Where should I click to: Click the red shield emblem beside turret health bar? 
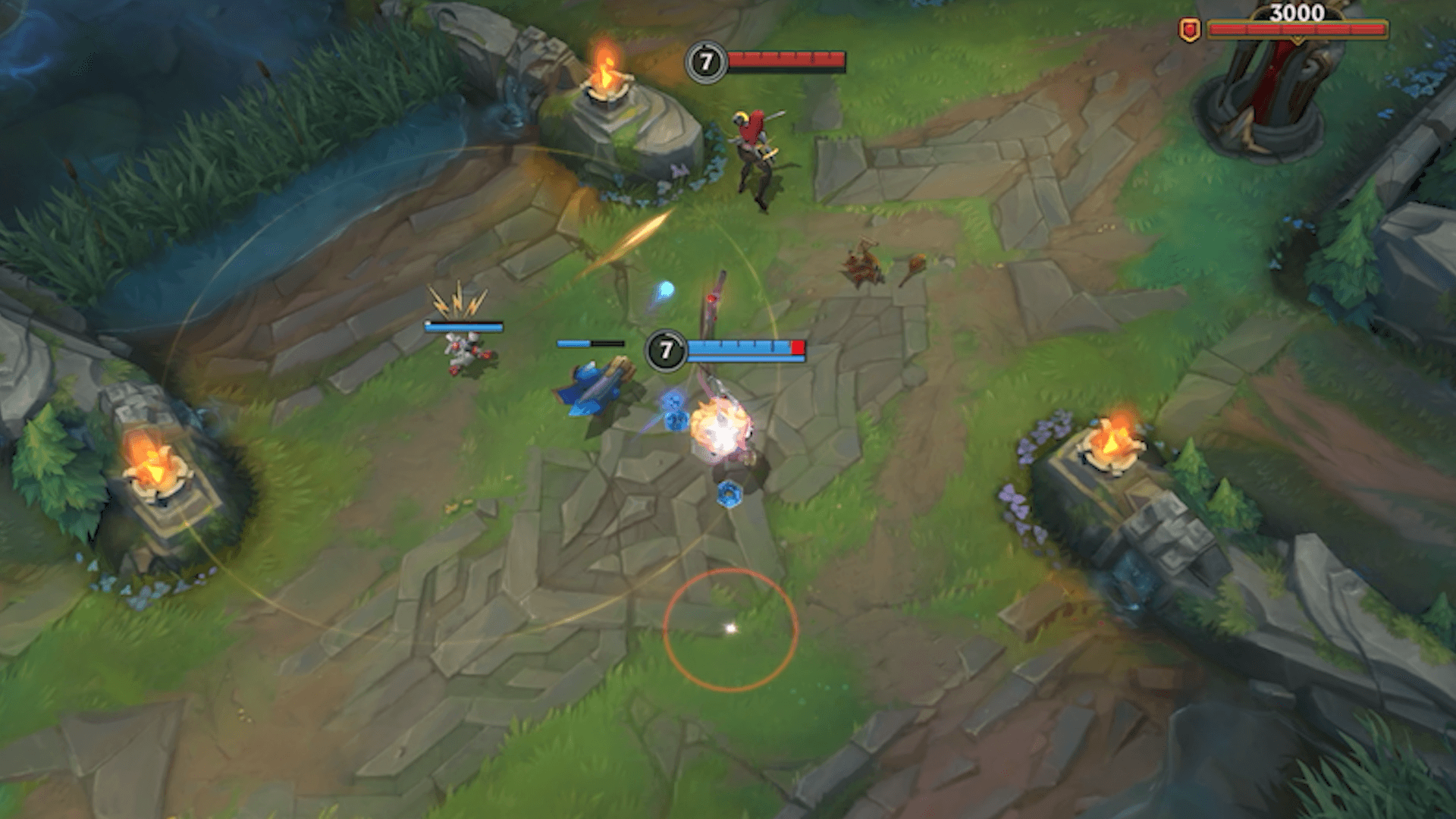point(1190,31)
